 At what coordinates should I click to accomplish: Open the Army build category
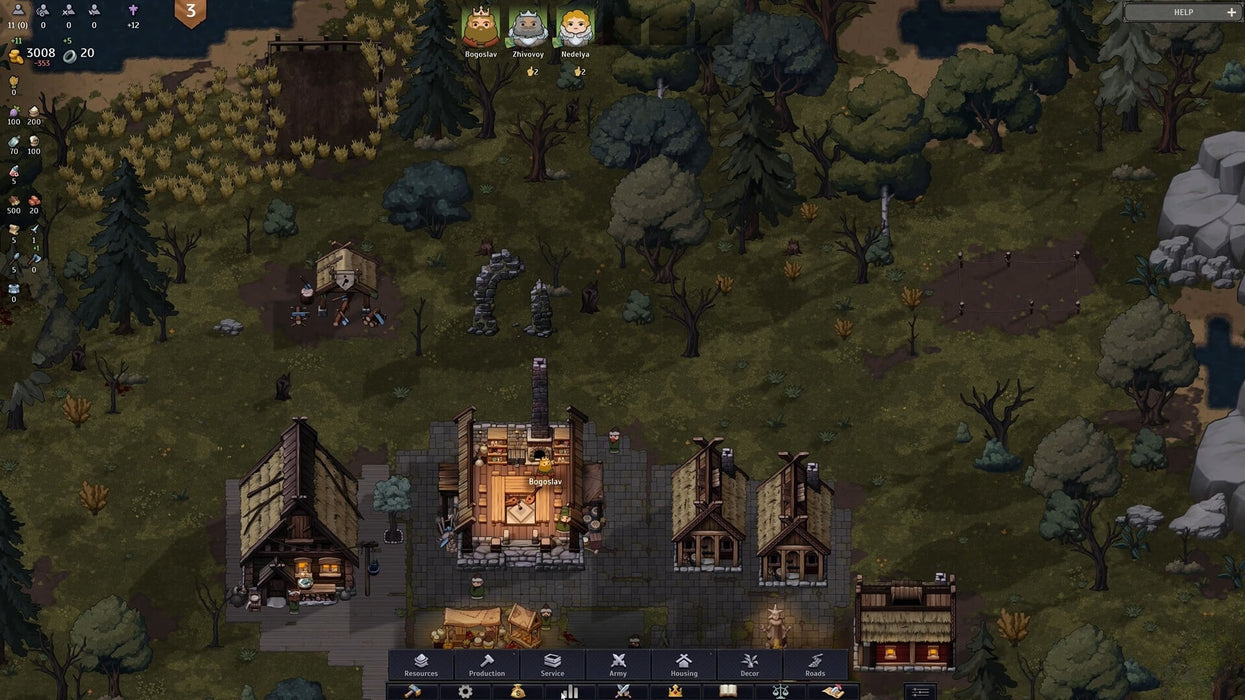point(618,665)
